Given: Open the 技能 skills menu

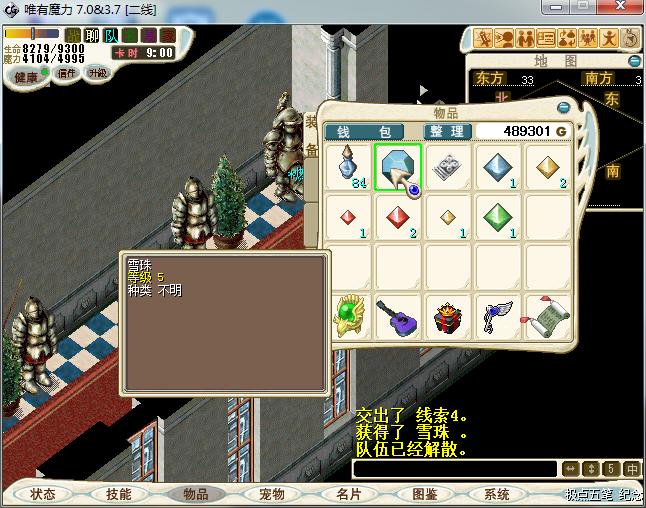Looking at the screenshot, I should (118, 494).
